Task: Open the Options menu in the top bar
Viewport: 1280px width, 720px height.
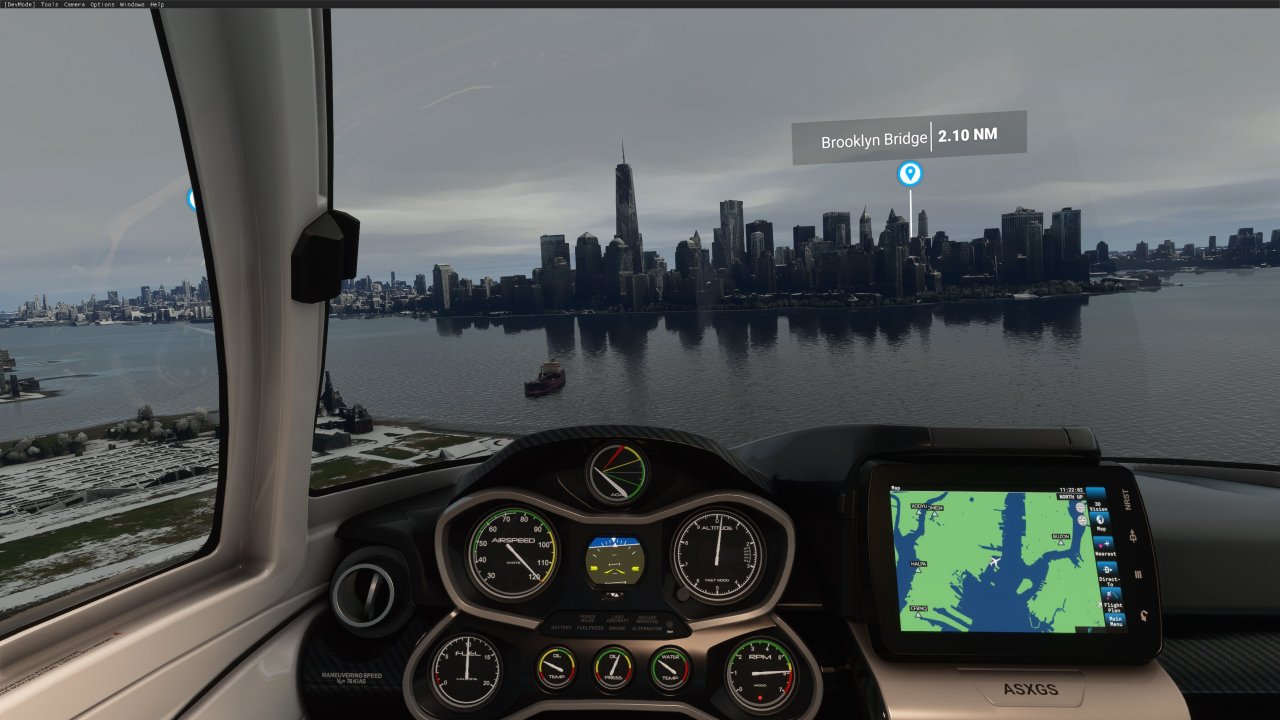Action: click(x=102, y=4)
